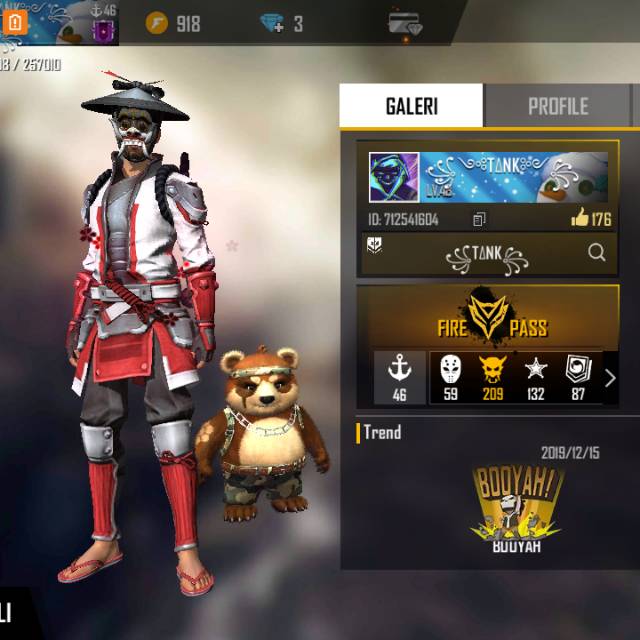The height and width of the screenshot is (640, 640).
Task: Pick the sheriff star badge
Action: [536, 377]
